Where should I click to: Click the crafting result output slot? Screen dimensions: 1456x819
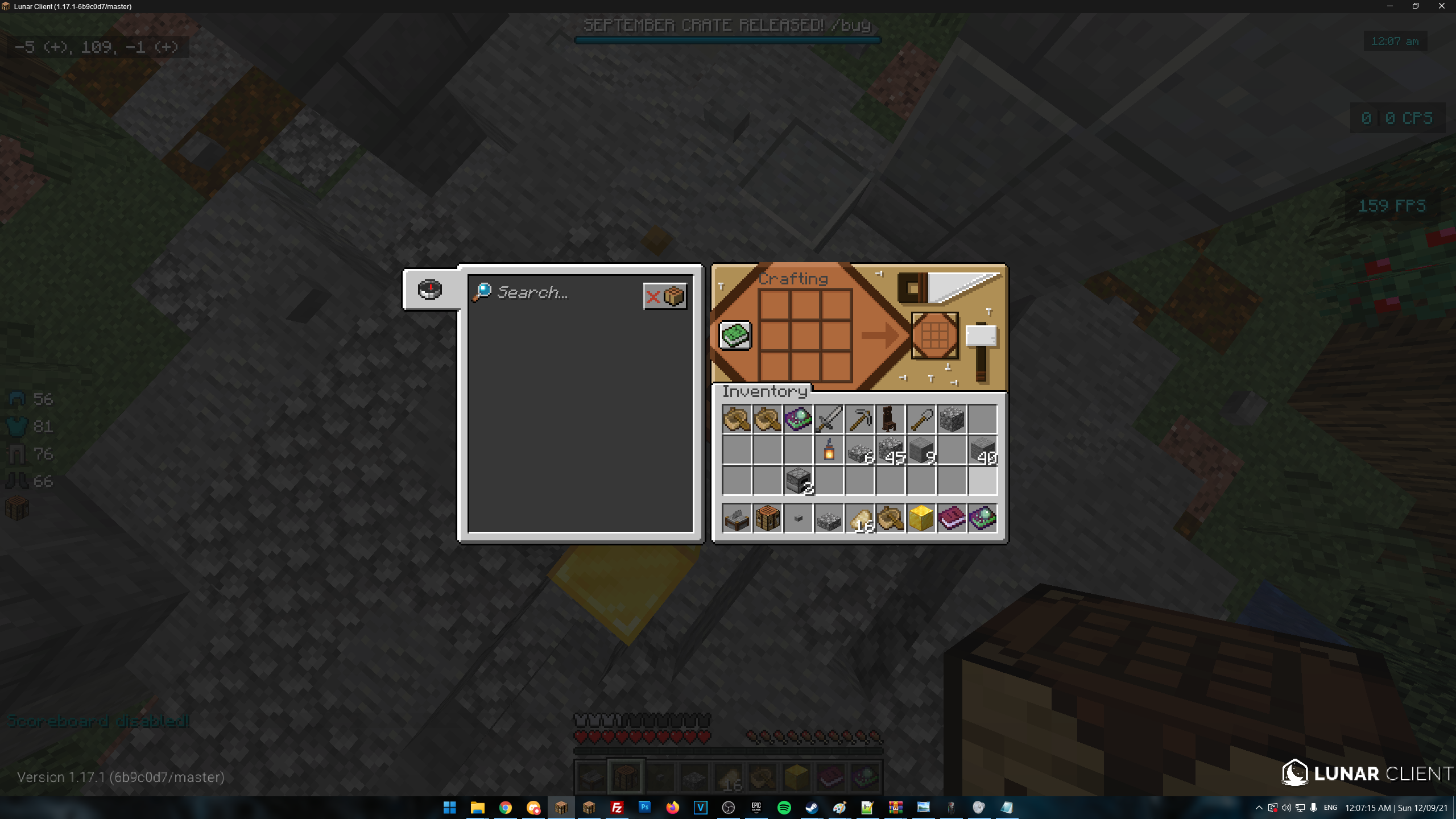pyautogui.click(x=934, y=336)
